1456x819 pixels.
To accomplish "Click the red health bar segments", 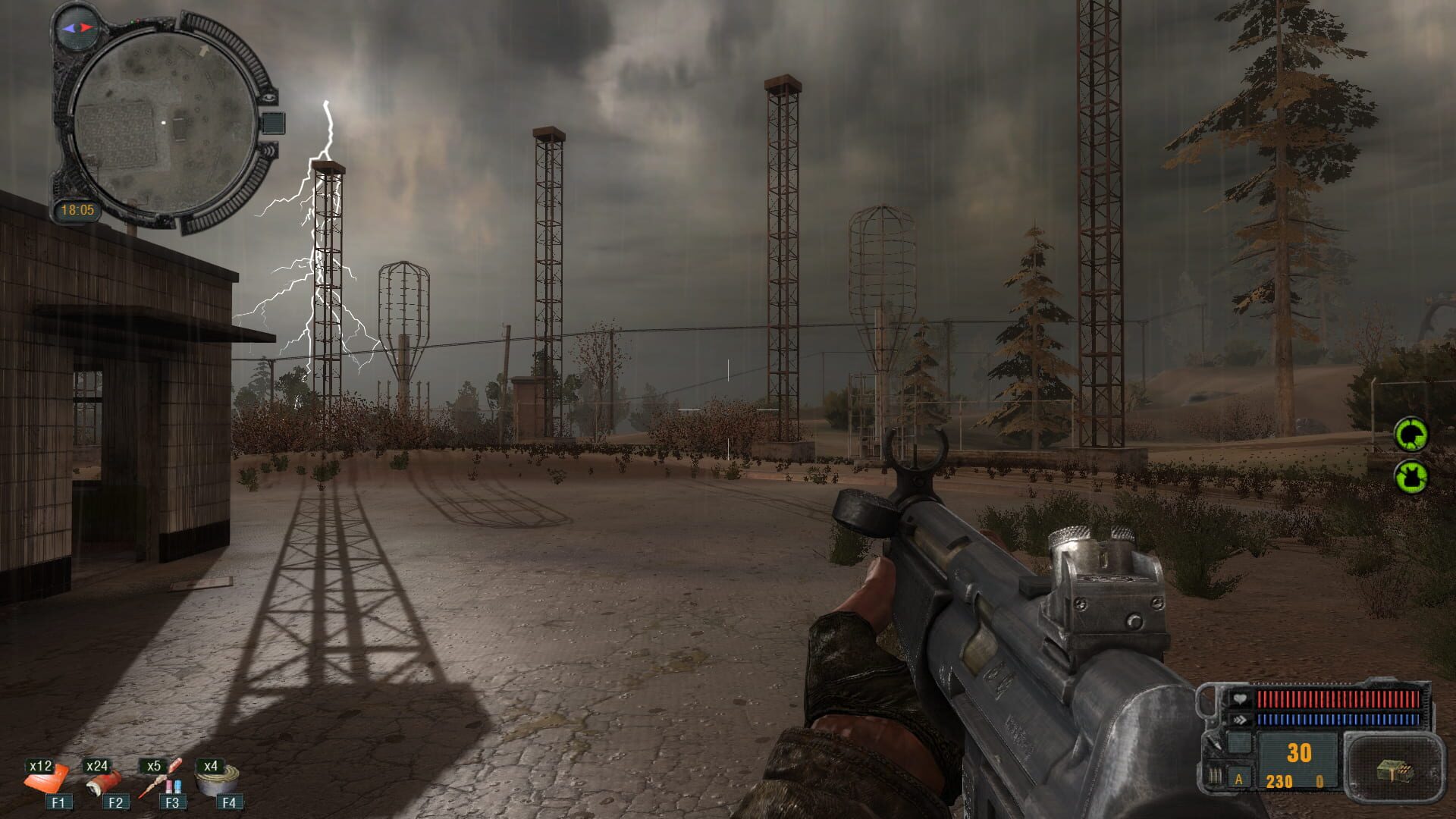I will point(1338,698).
